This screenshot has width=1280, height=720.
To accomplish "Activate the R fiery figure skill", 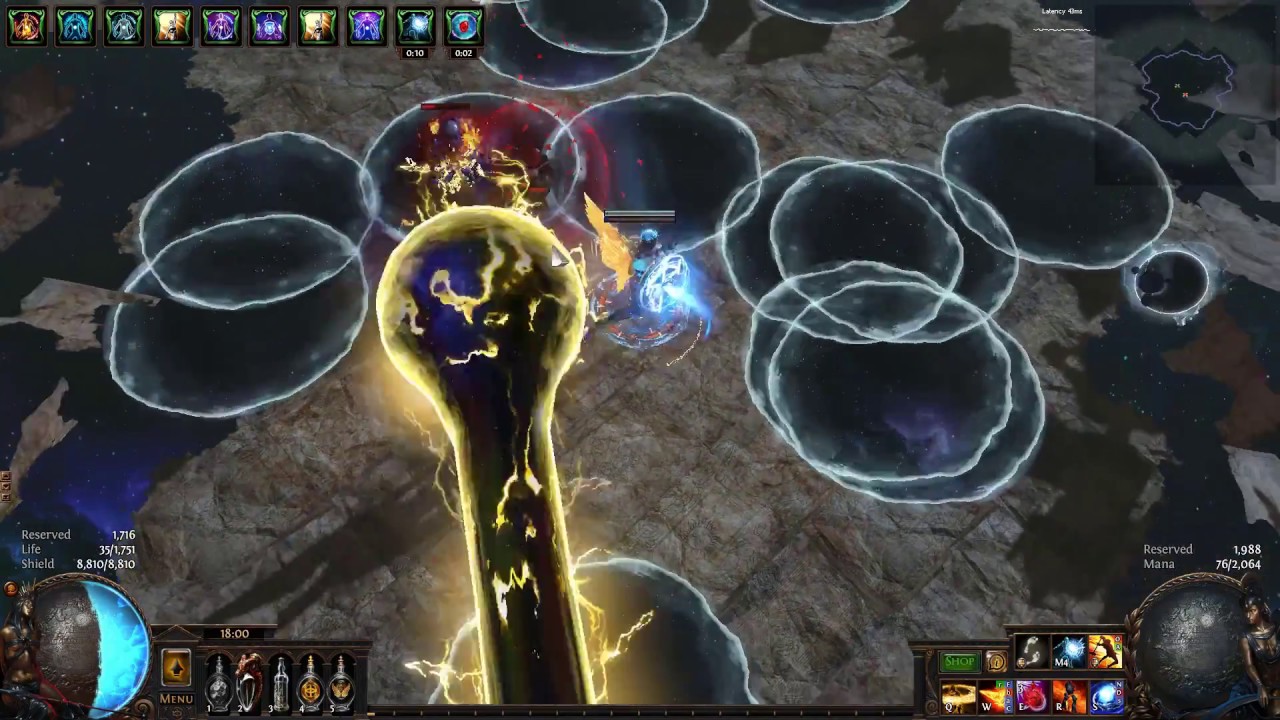I will pyautogui.click(x=1069, y=697).
